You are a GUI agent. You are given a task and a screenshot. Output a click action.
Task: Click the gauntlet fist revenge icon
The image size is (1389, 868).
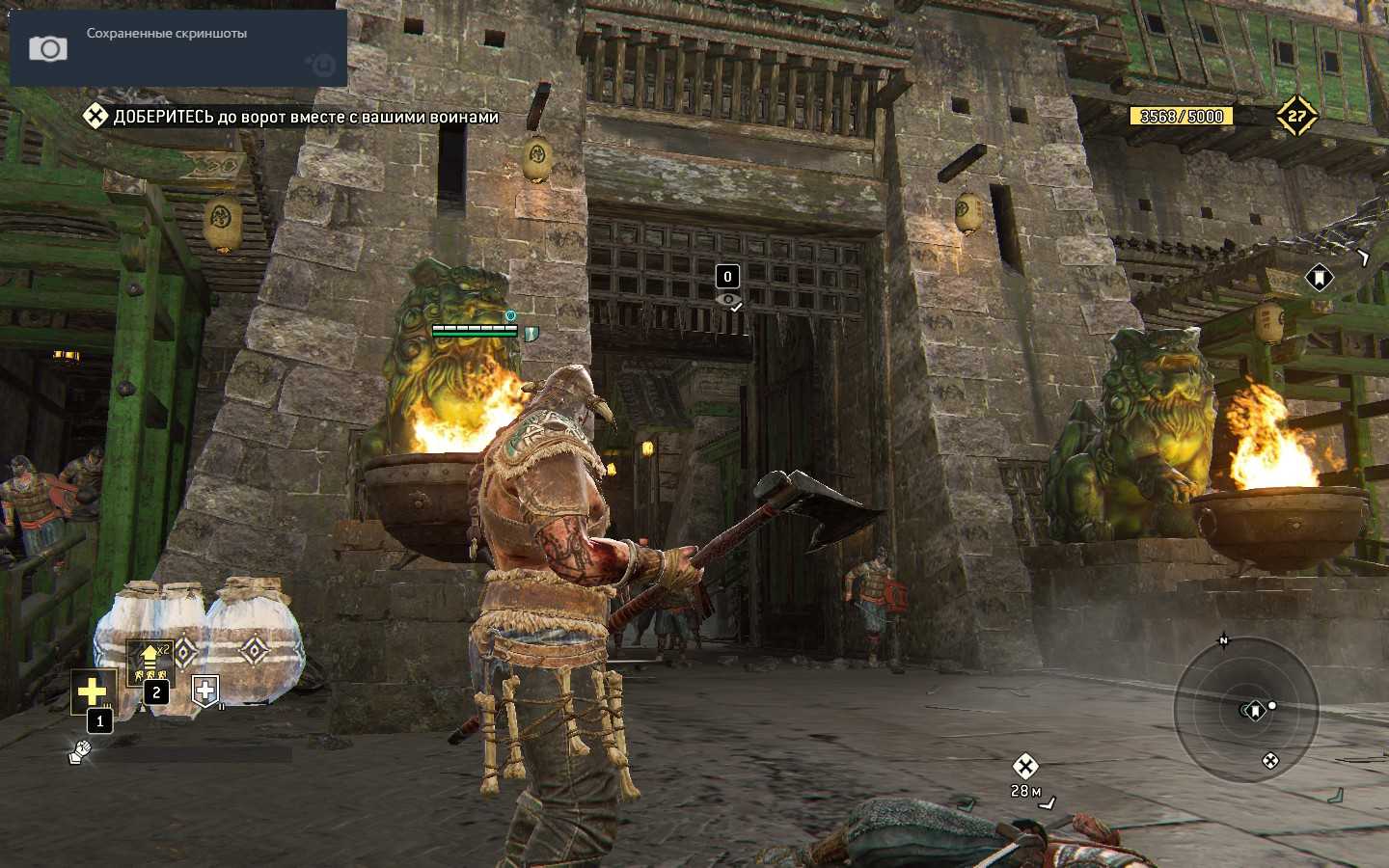pyautogui.click(x=80, y=751)
